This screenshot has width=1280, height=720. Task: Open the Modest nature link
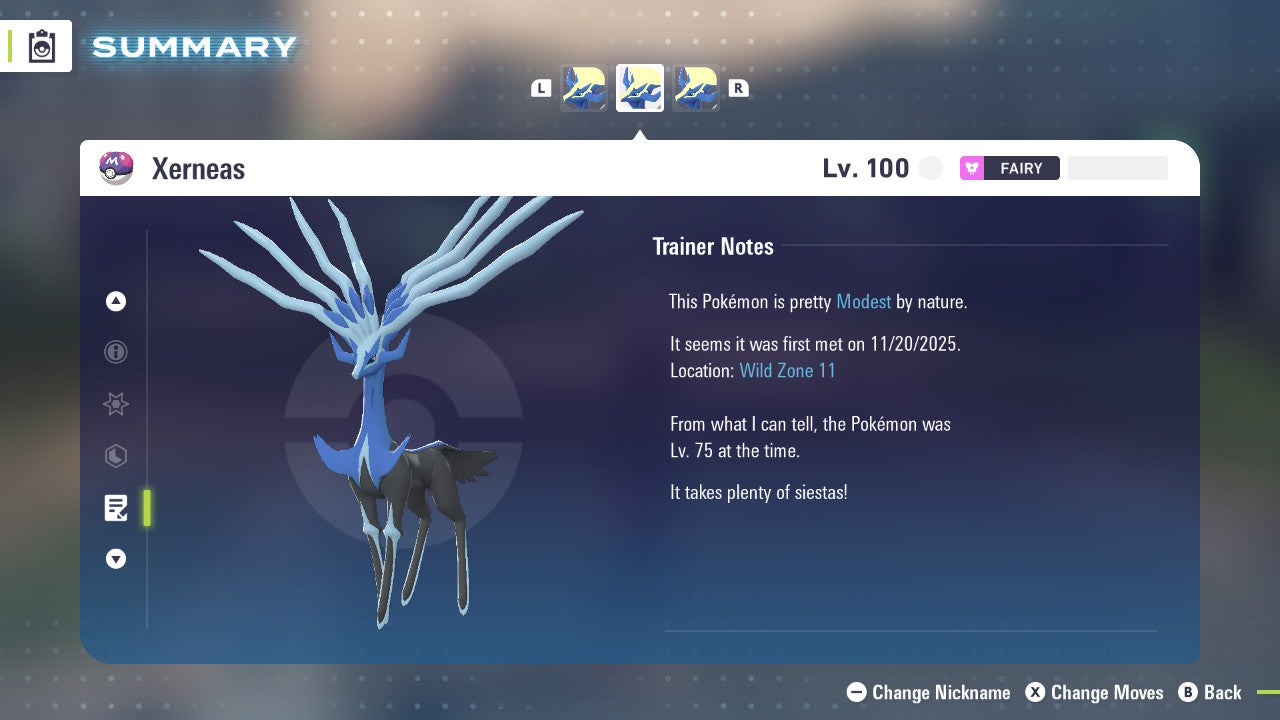(x=863, y=301)
